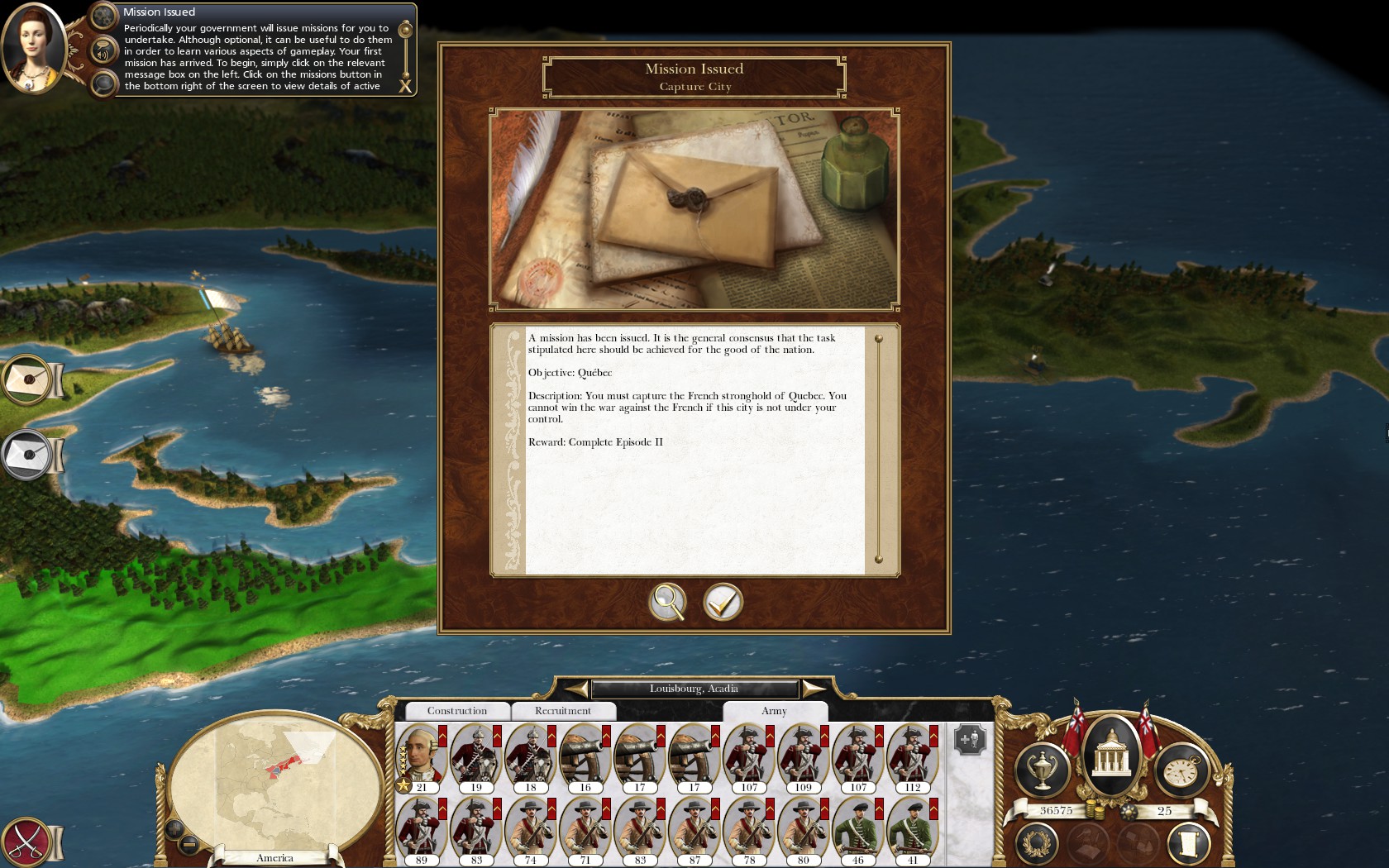Open the missions scroll button

(x=1188, y=844)
